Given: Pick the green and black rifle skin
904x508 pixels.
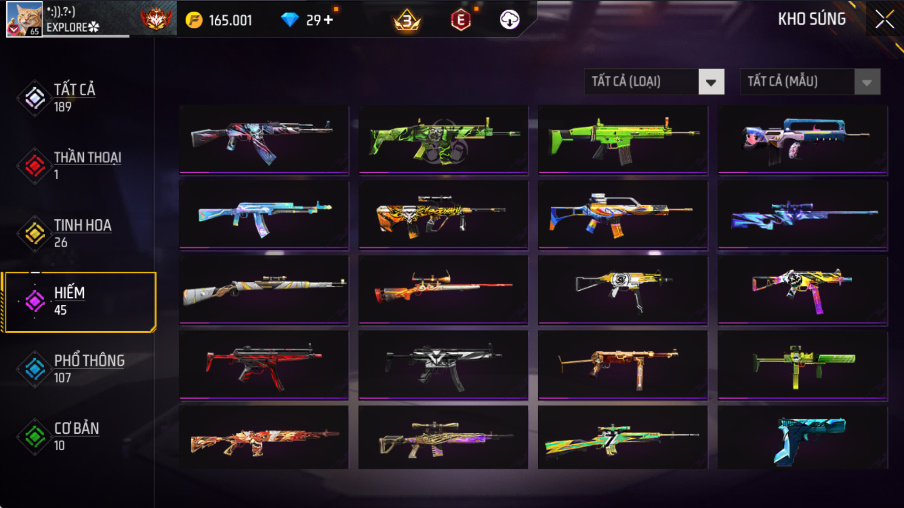Looking at the screenshot, I should tap(443, 139).
